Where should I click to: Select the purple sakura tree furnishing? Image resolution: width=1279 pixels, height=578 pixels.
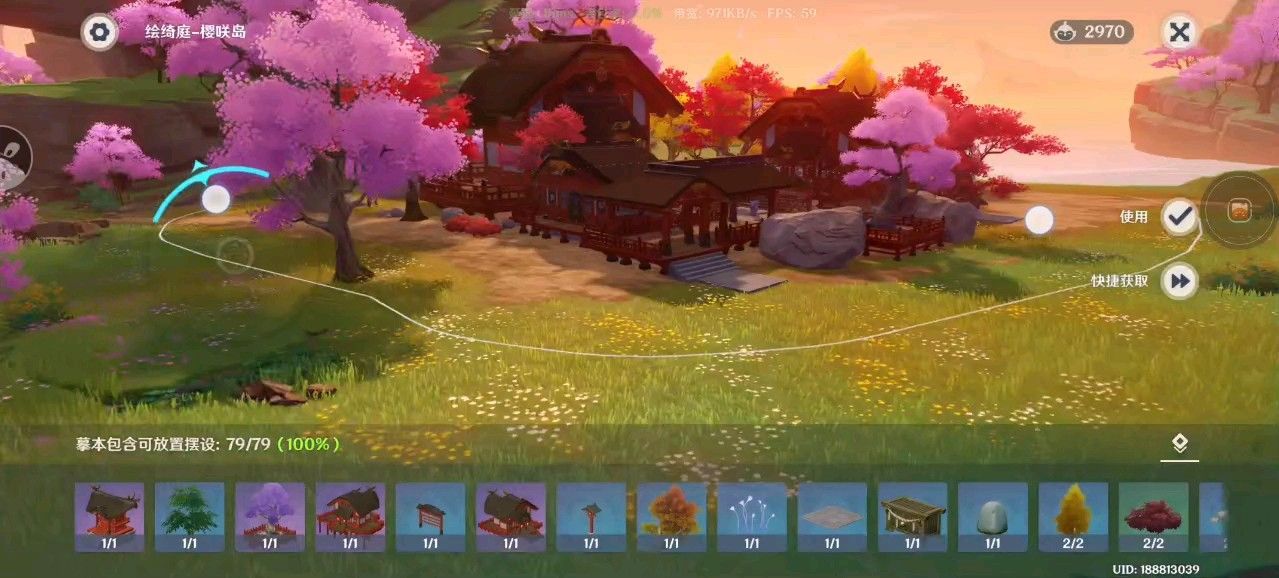pyautogui.click(x=270, y=516)
